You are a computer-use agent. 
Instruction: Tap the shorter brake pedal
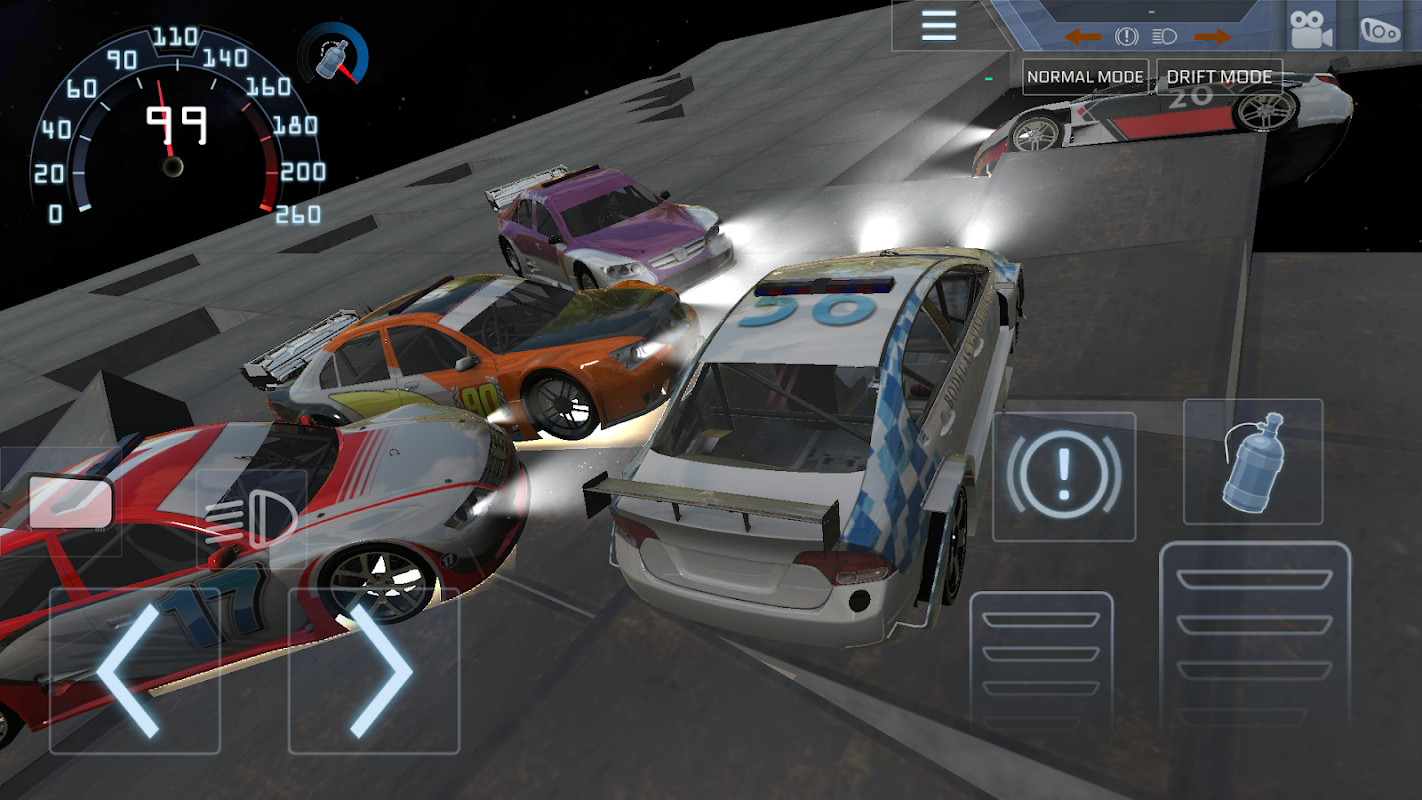(x=1041, y=665)
